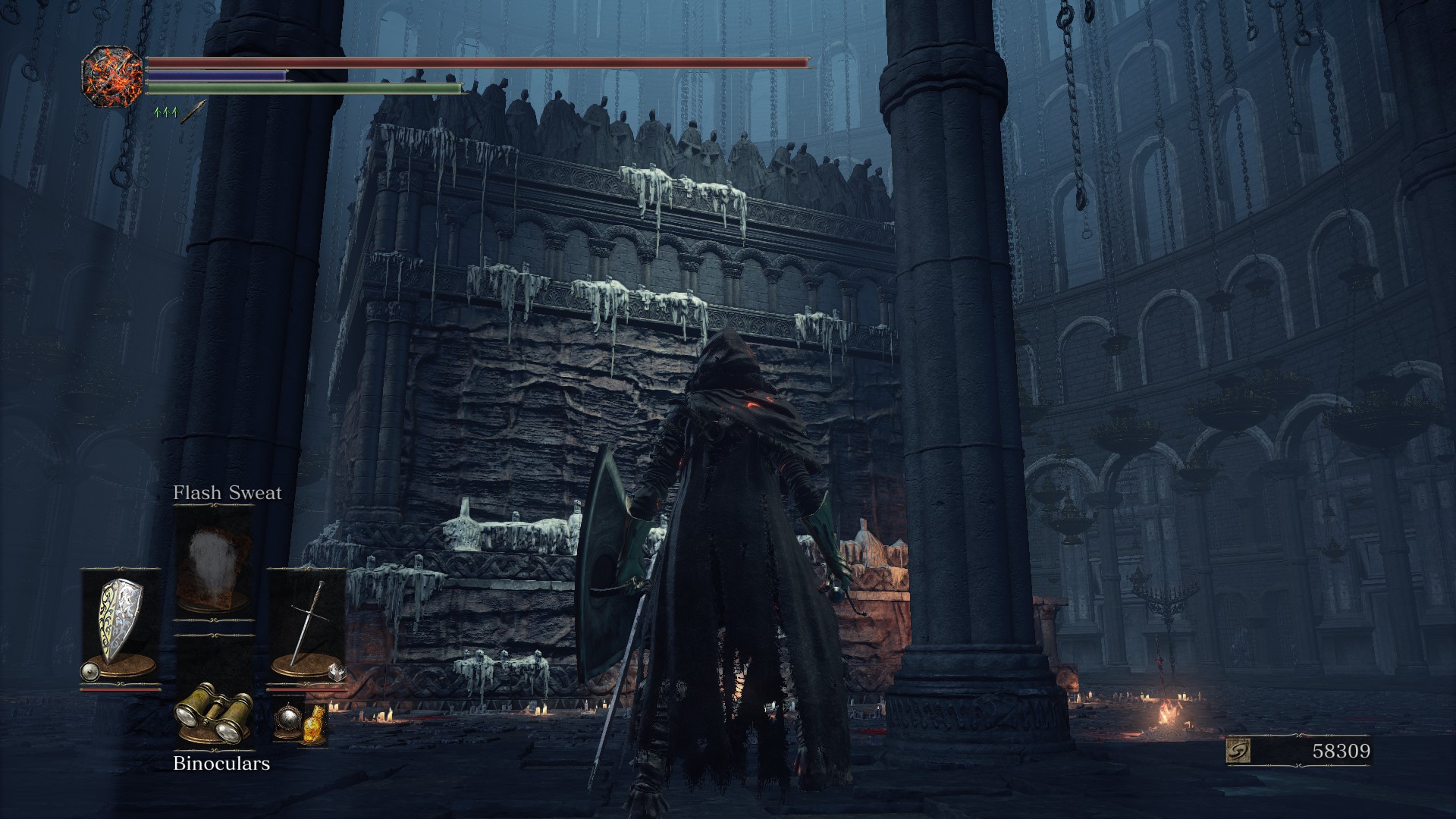Choose the longsword weapon slot

click(308, 622)
